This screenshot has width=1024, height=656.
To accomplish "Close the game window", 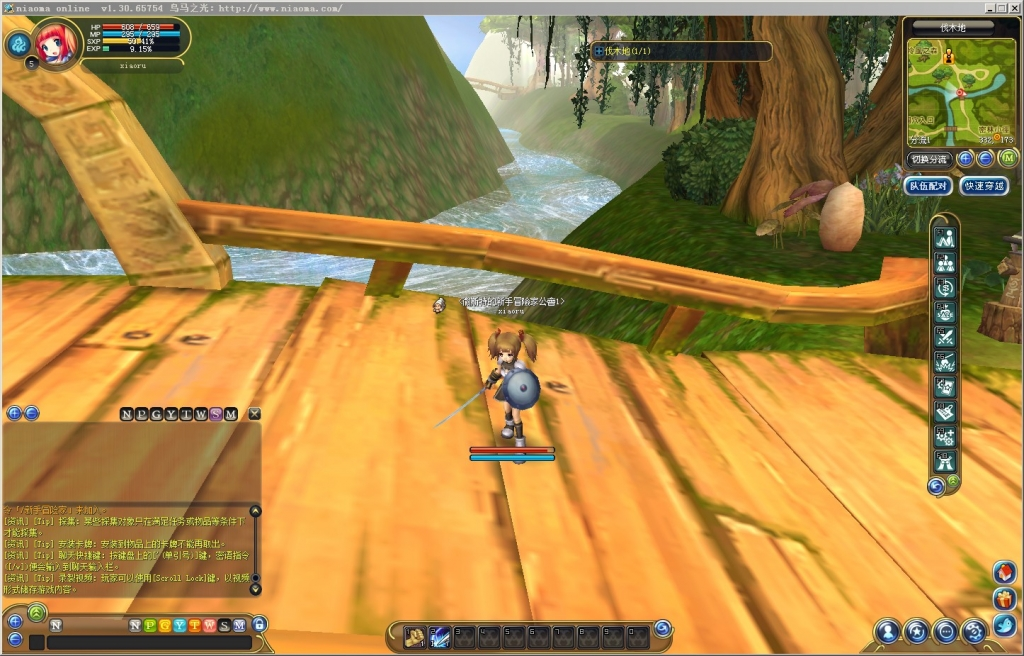I will point(1014,8).
